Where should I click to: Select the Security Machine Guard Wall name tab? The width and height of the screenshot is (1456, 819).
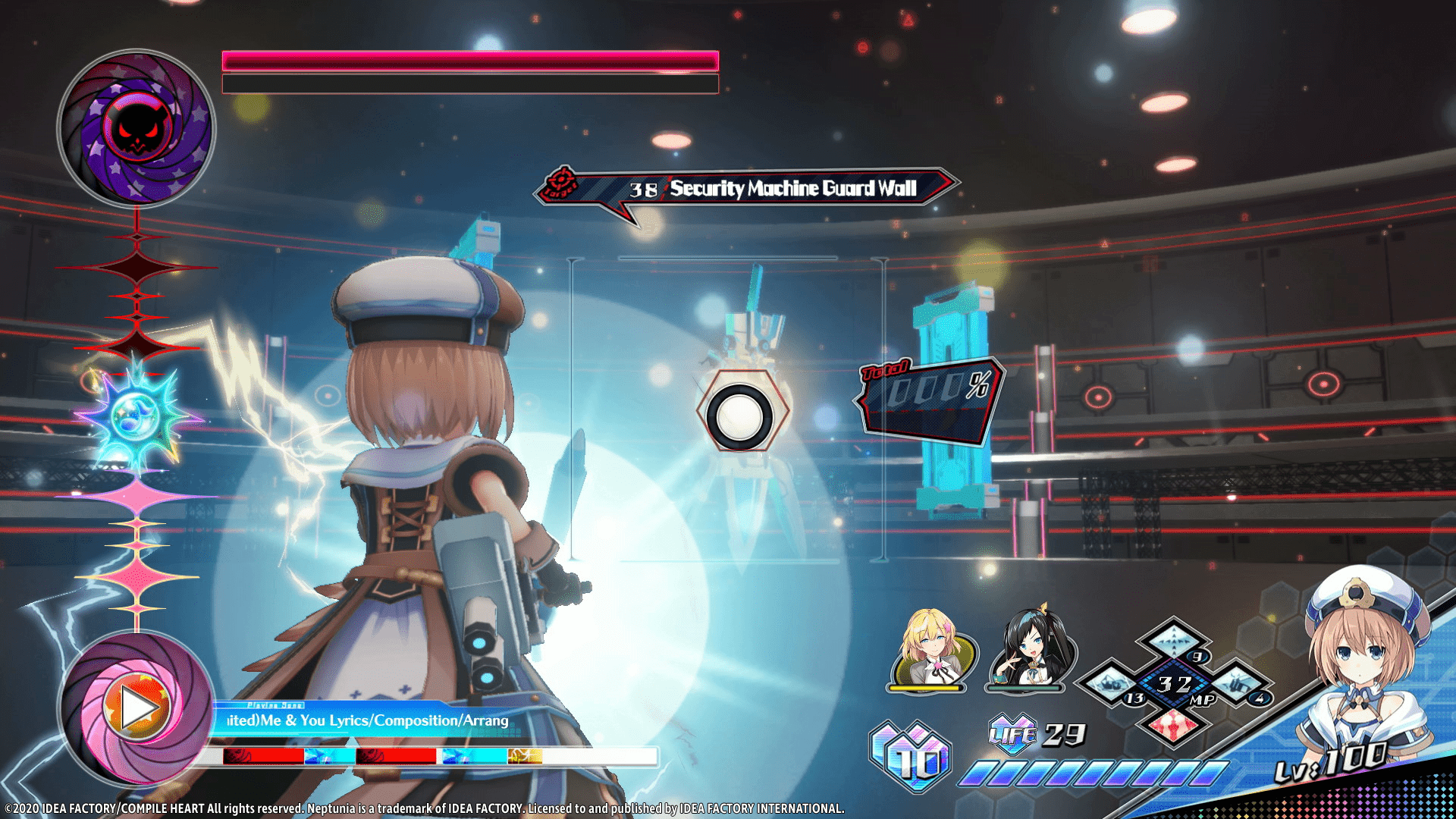coord(792,190)
